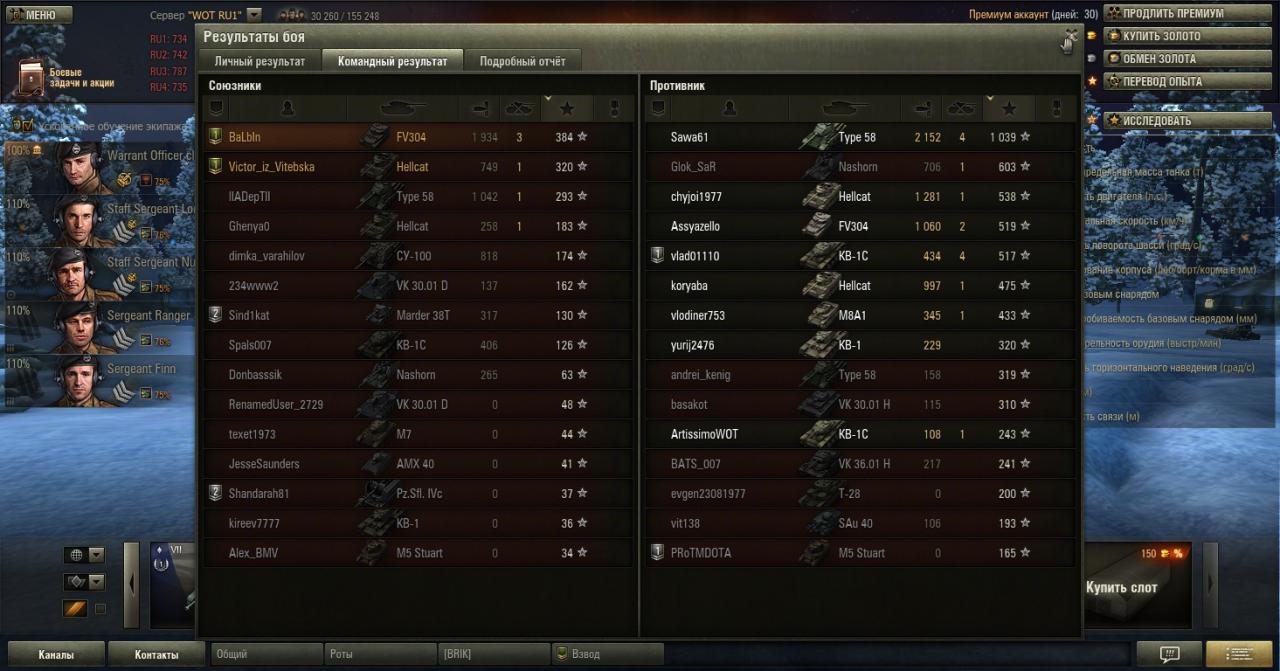Select player BaLbIn in allies list
The height and width of the screenshot is (671, 1280).
tap(245, 137)
